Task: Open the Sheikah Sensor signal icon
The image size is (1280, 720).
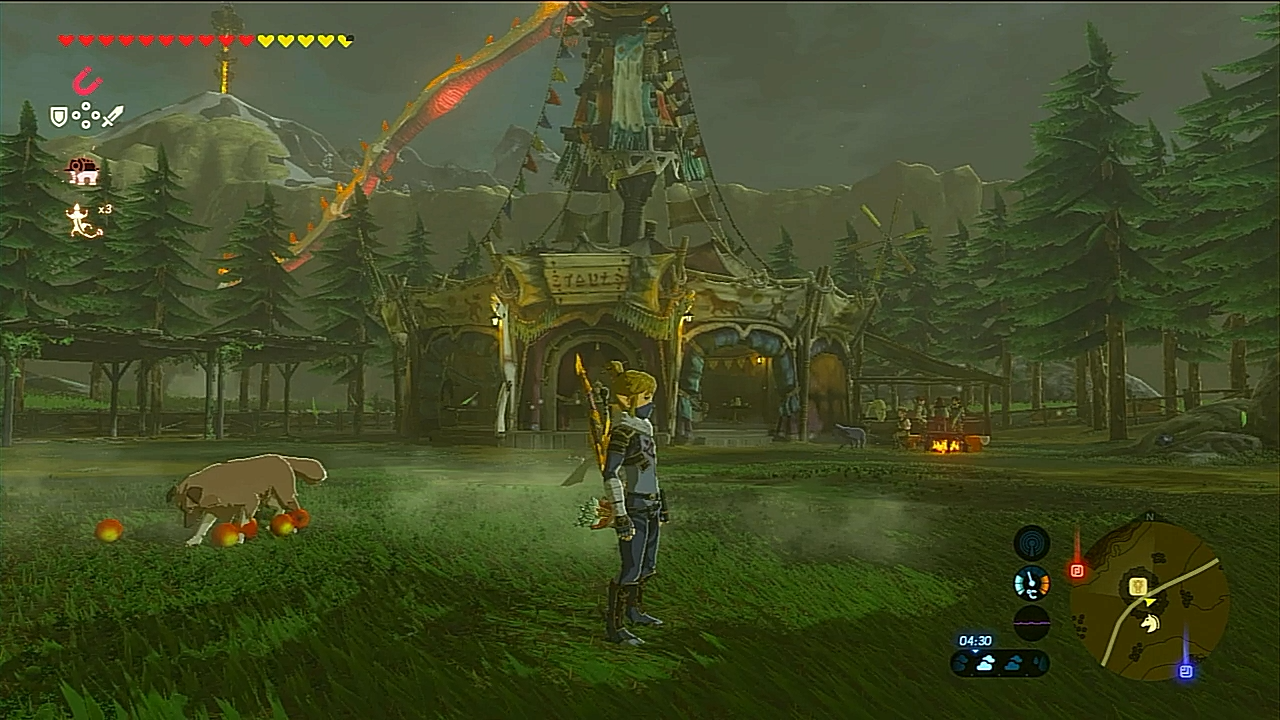Action: (x=1031, y=543)
